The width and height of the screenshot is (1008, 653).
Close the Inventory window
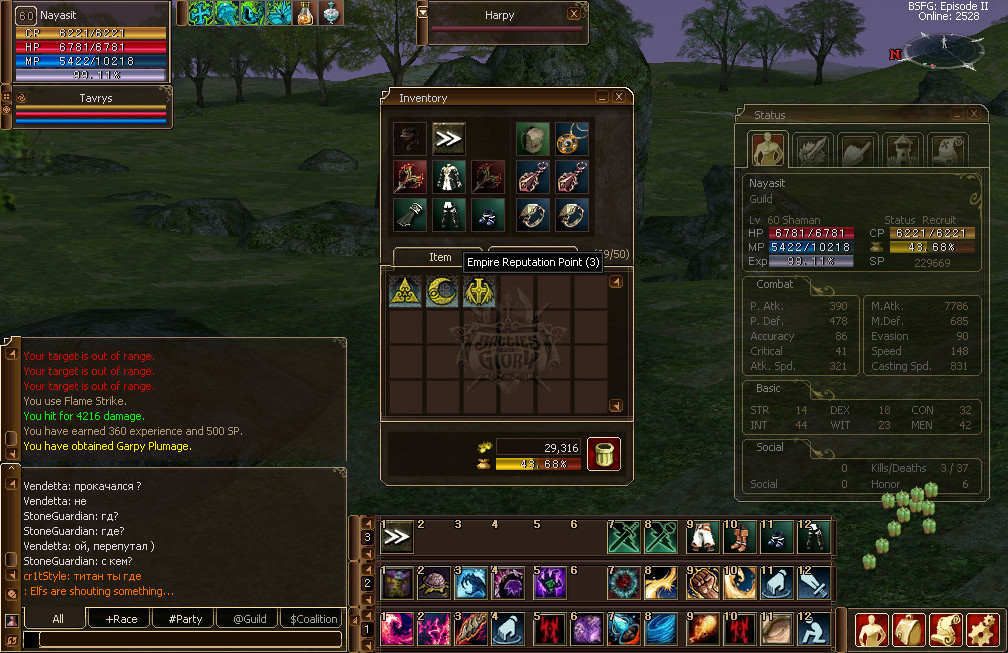click(620, 97)
